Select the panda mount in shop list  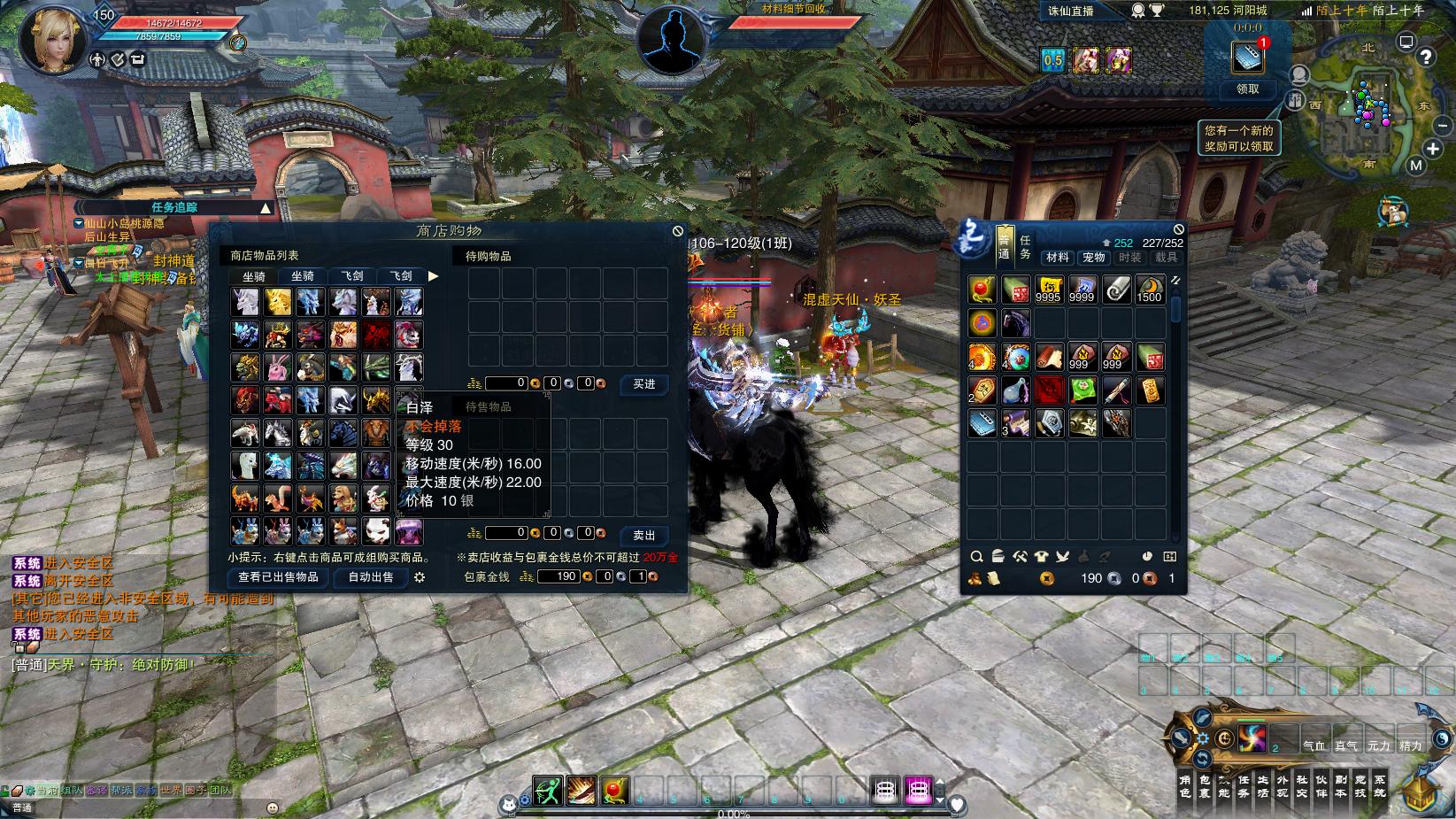376,531
